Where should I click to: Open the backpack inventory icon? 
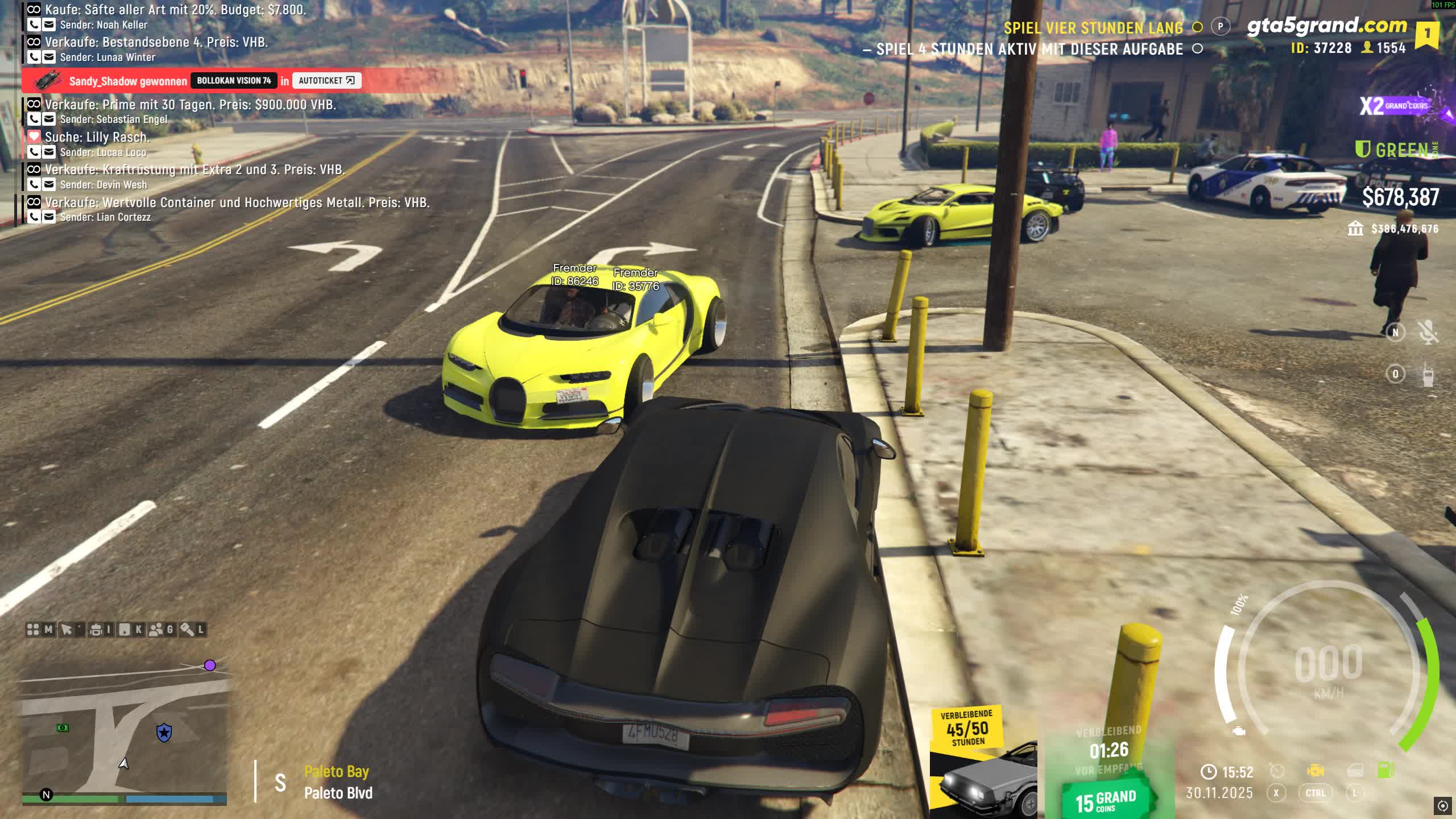96,630
